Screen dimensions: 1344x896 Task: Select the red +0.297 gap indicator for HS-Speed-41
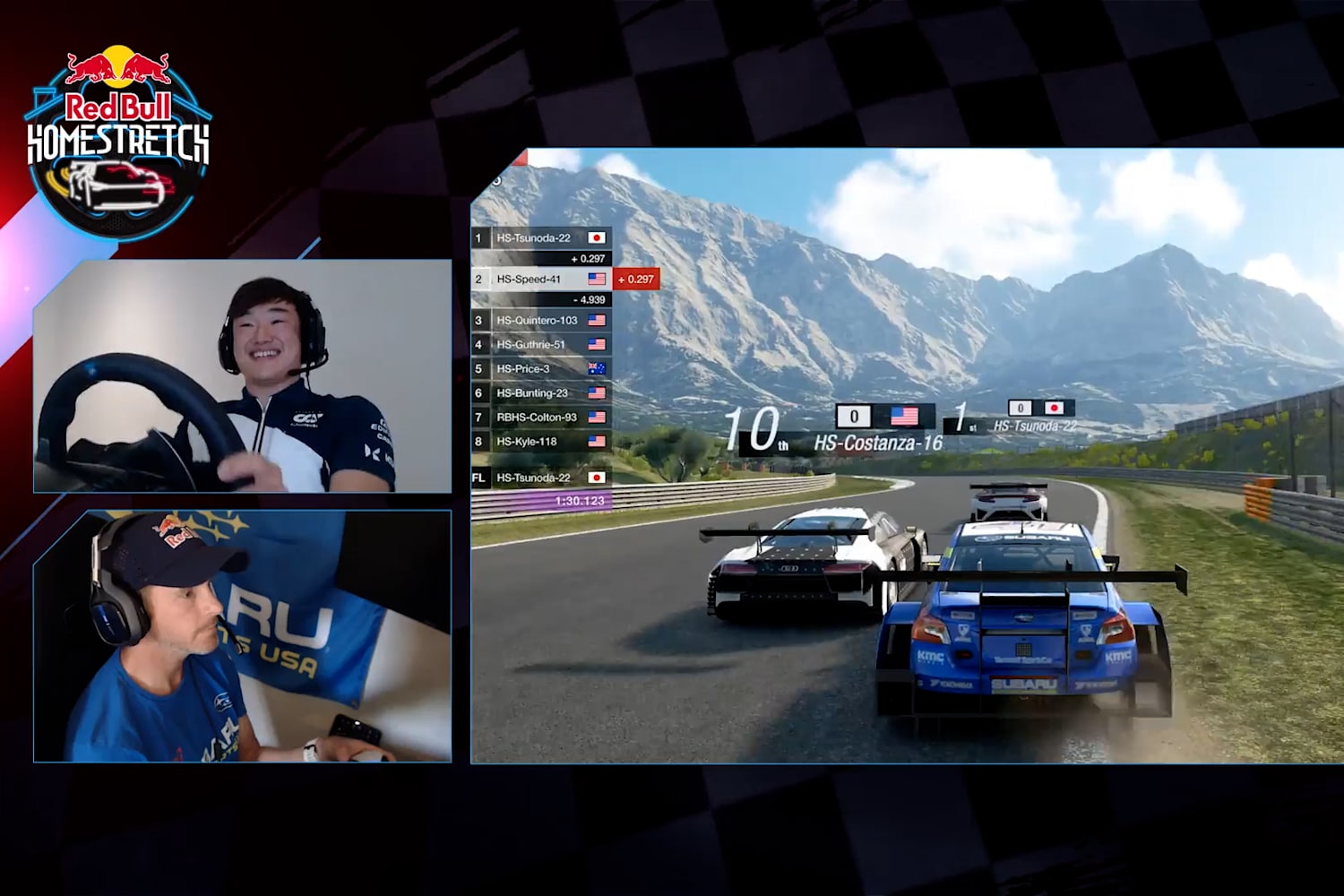[636, 280]
